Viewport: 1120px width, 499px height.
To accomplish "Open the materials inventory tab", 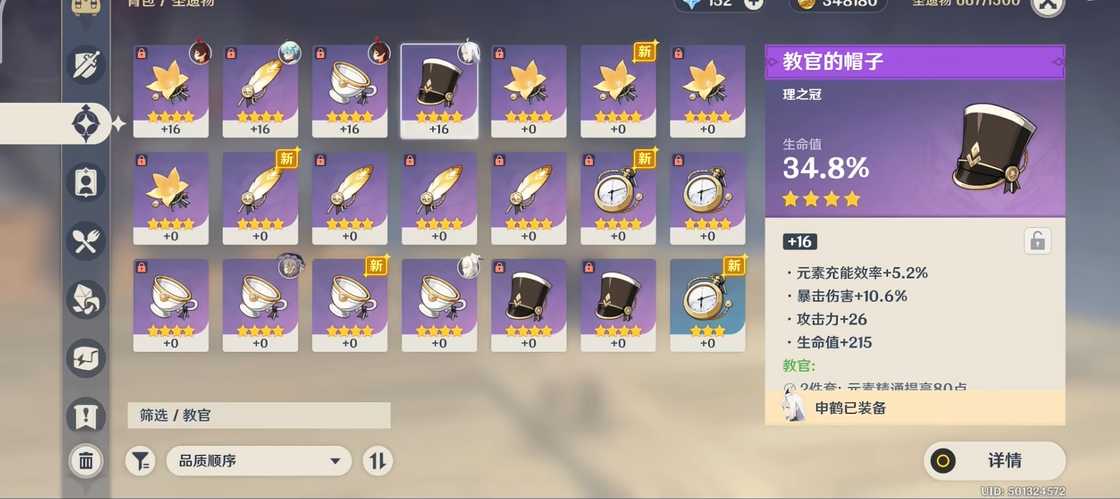I will click(x=86, y=298).
